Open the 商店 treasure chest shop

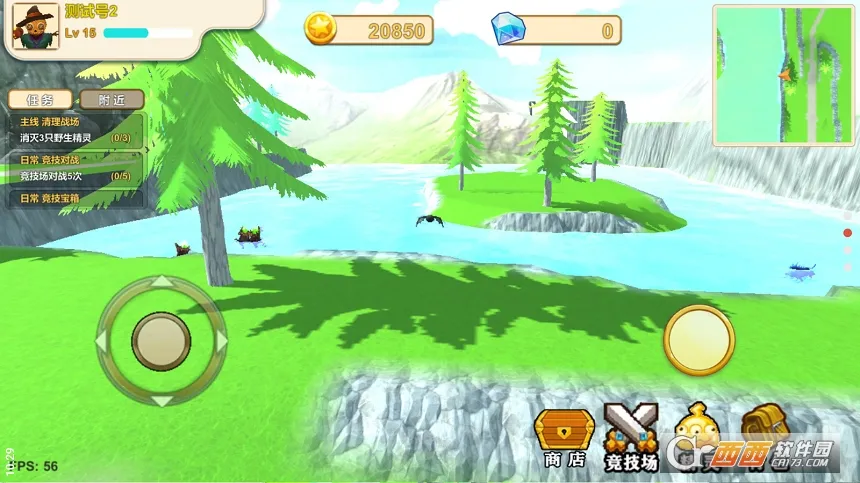point(565,436)
